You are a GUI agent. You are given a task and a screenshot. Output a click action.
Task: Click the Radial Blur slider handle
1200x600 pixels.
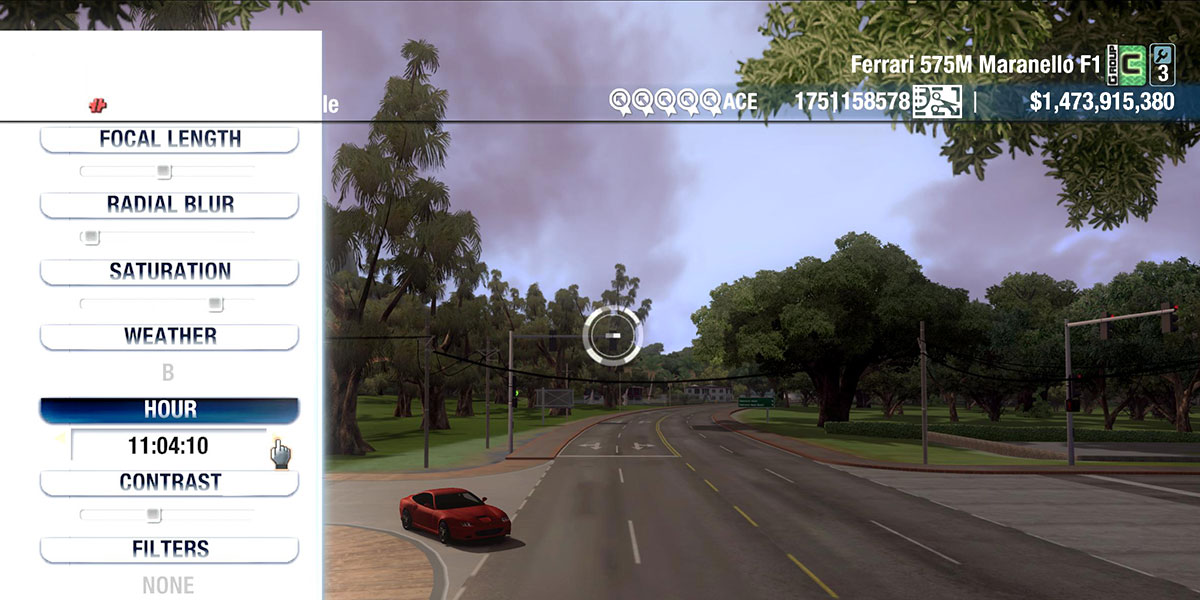pyautogui.click(x=91, y=238)
